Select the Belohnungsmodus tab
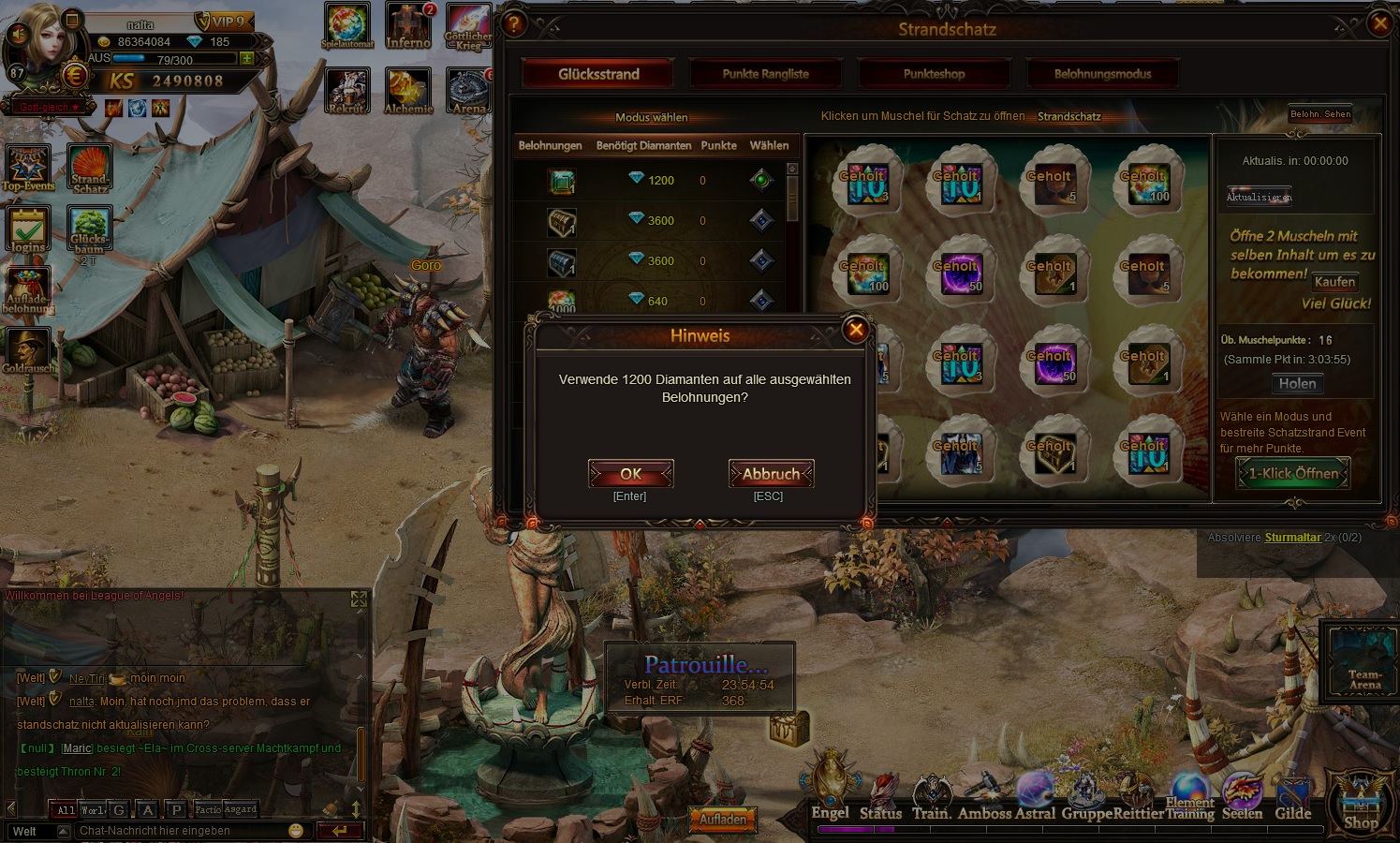 (1102, 74)
